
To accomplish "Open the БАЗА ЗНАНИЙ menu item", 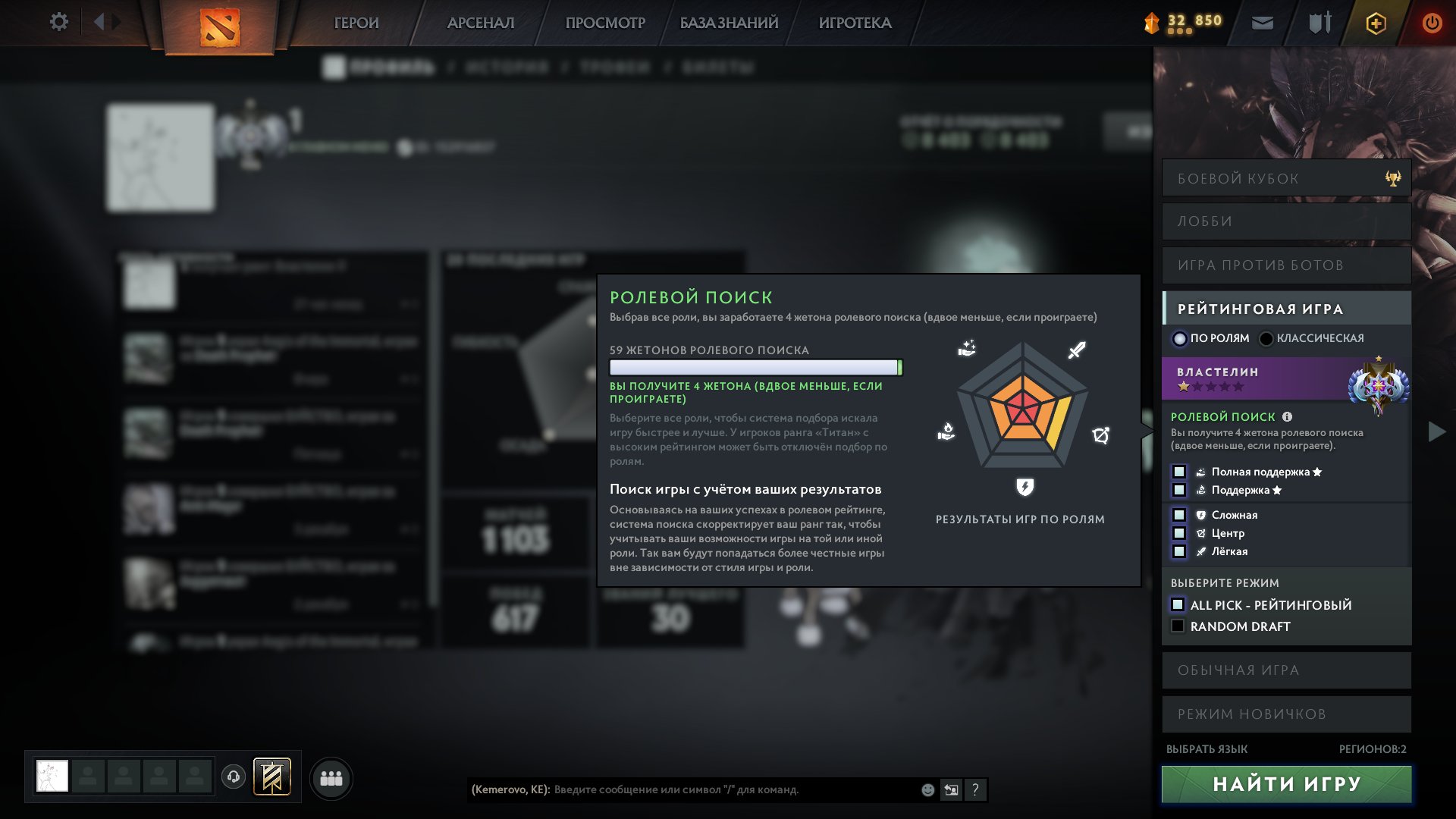I will pos(727,23).
